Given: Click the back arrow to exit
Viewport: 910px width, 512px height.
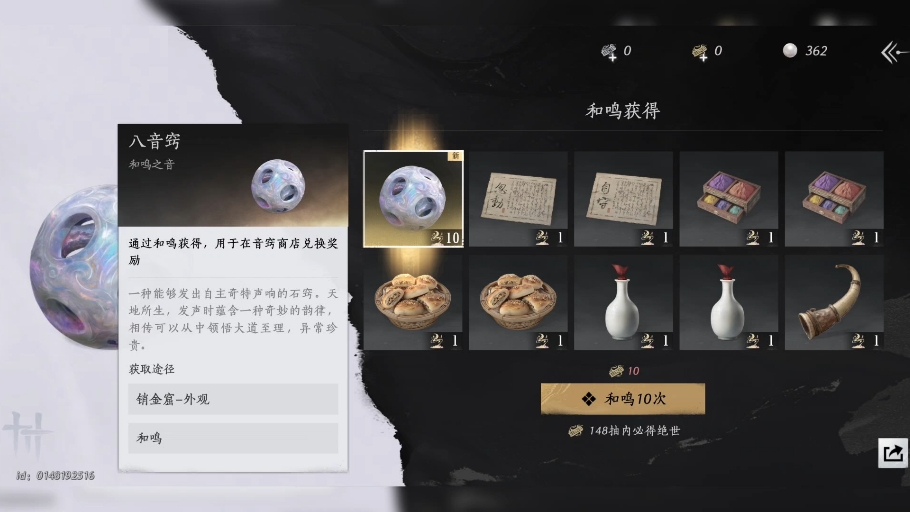Looking at the screenshot, I should [892, 52].
